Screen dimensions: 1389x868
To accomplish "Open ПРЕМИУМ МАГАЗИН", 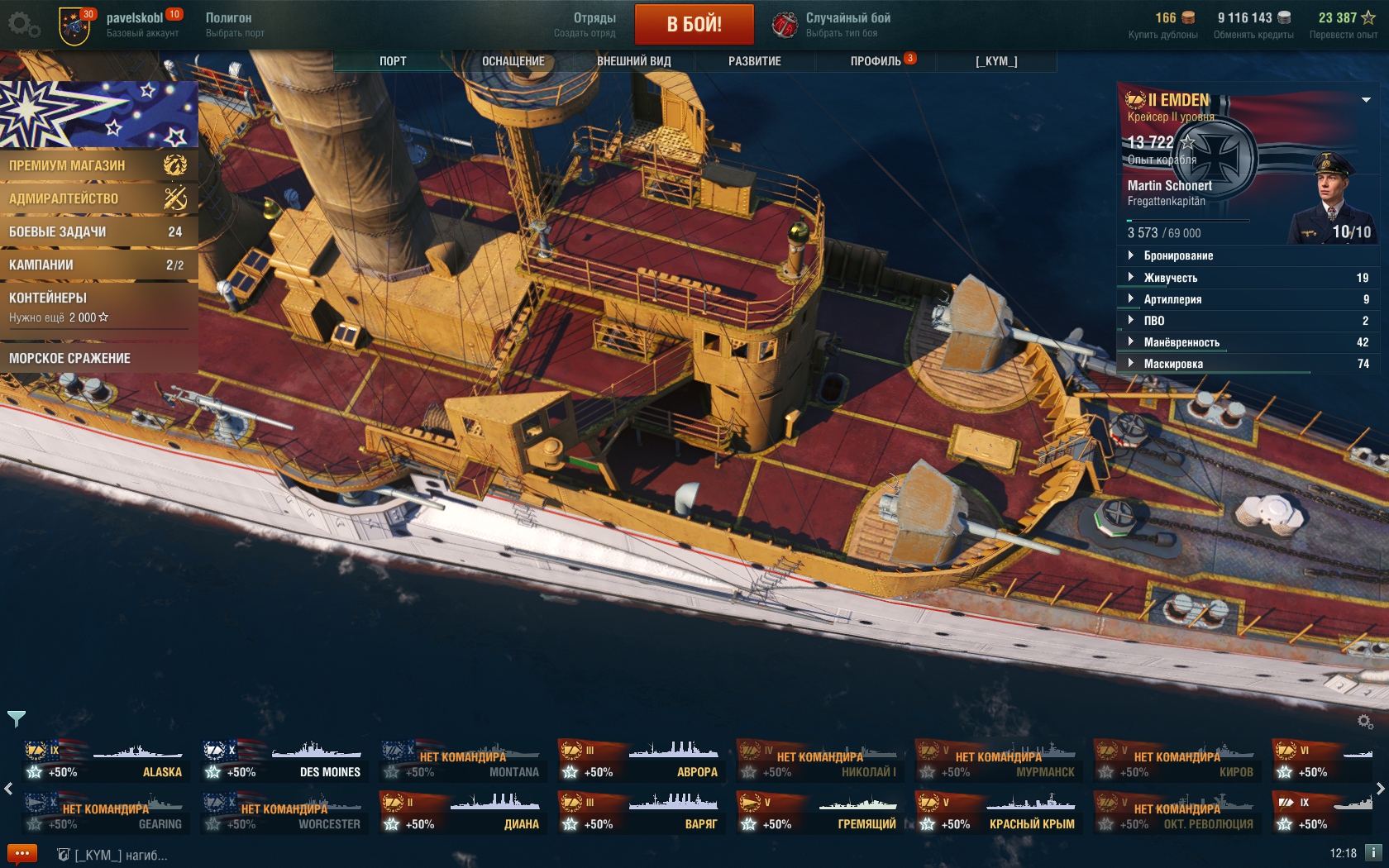I will coord(98,165).
